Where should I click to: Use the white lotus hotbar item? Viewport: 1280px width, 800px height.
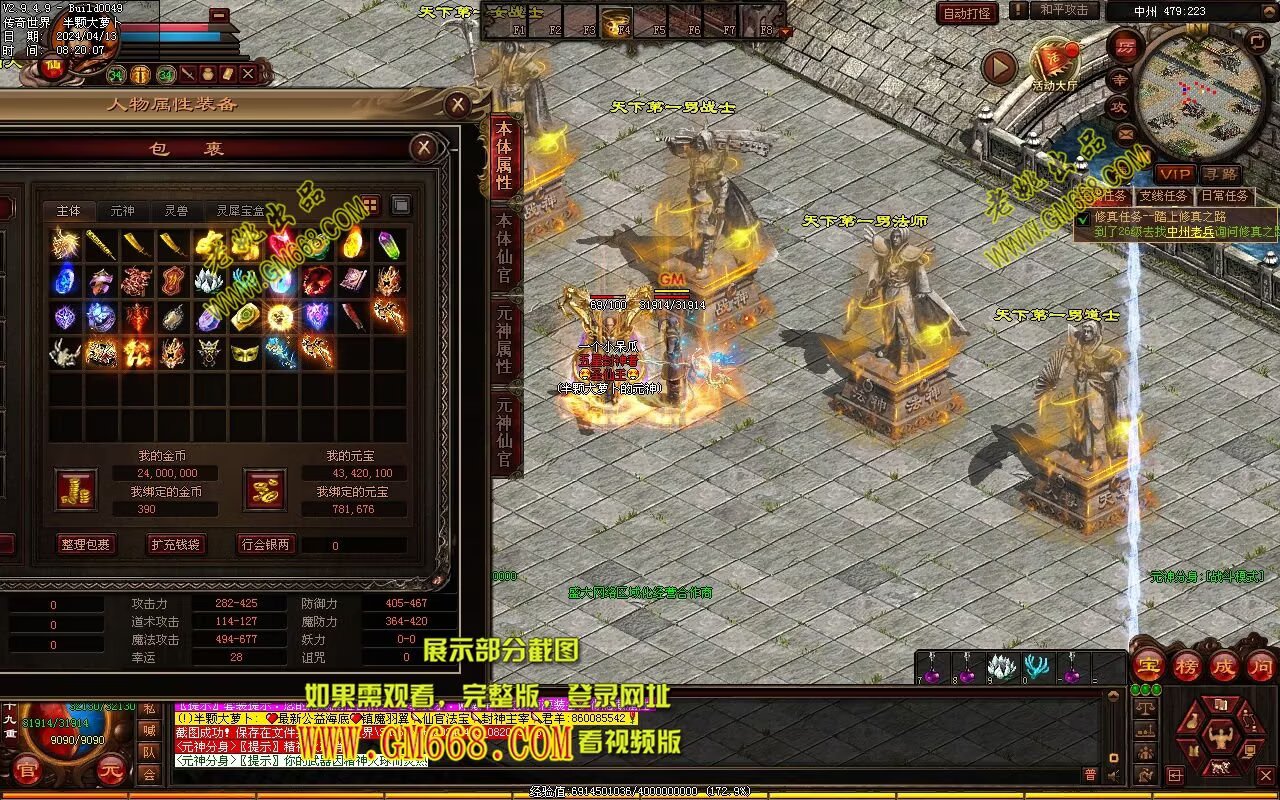(1001, 667)
